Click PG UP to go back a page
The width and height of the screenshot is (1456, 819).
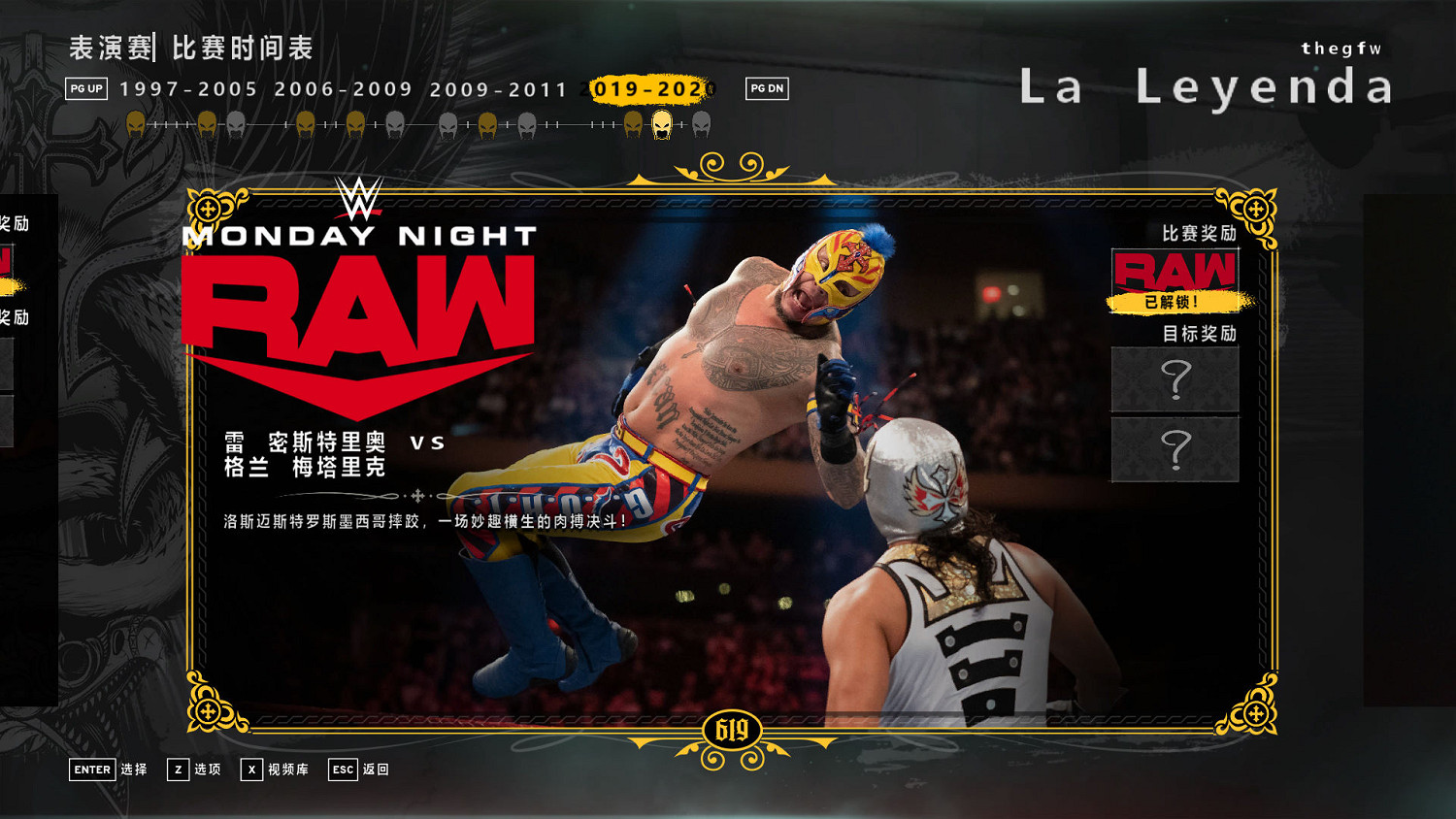click(85, 89)
